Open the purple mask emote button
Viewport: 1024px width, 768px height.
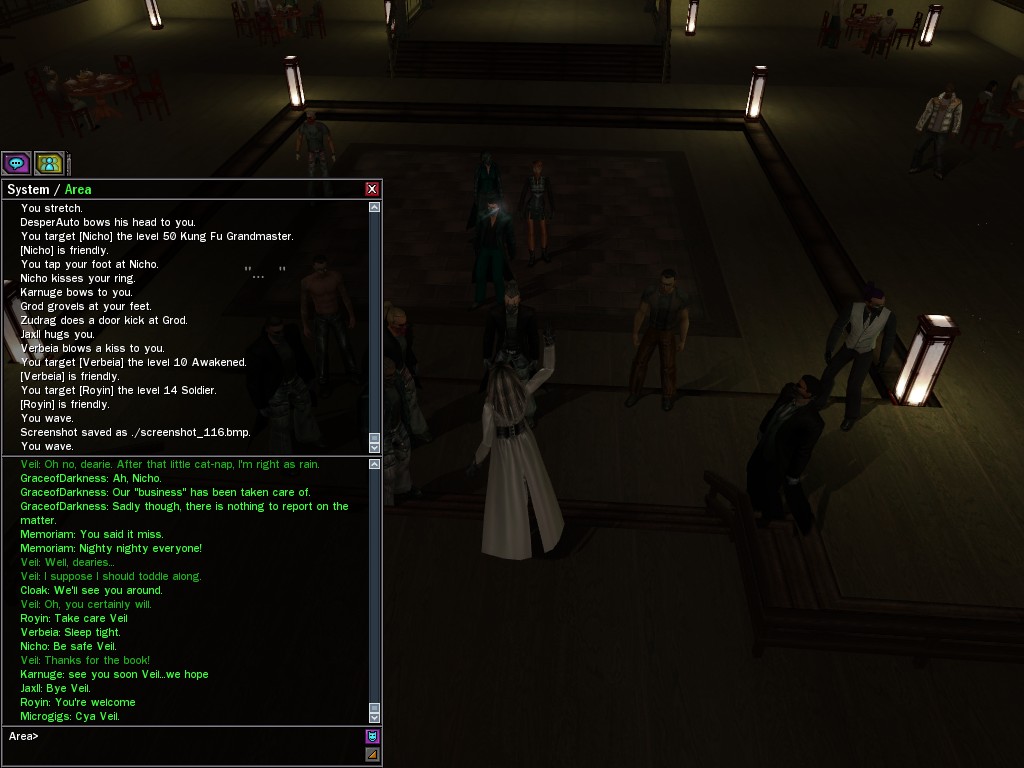click(372, 737)
